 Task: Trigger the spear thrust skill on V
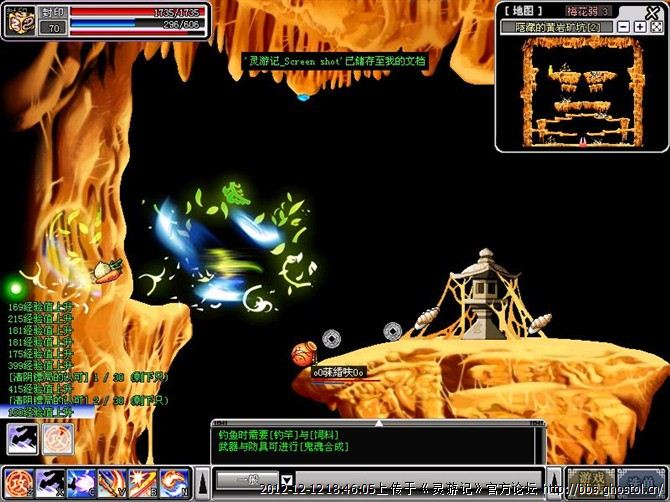click(112, 482)
